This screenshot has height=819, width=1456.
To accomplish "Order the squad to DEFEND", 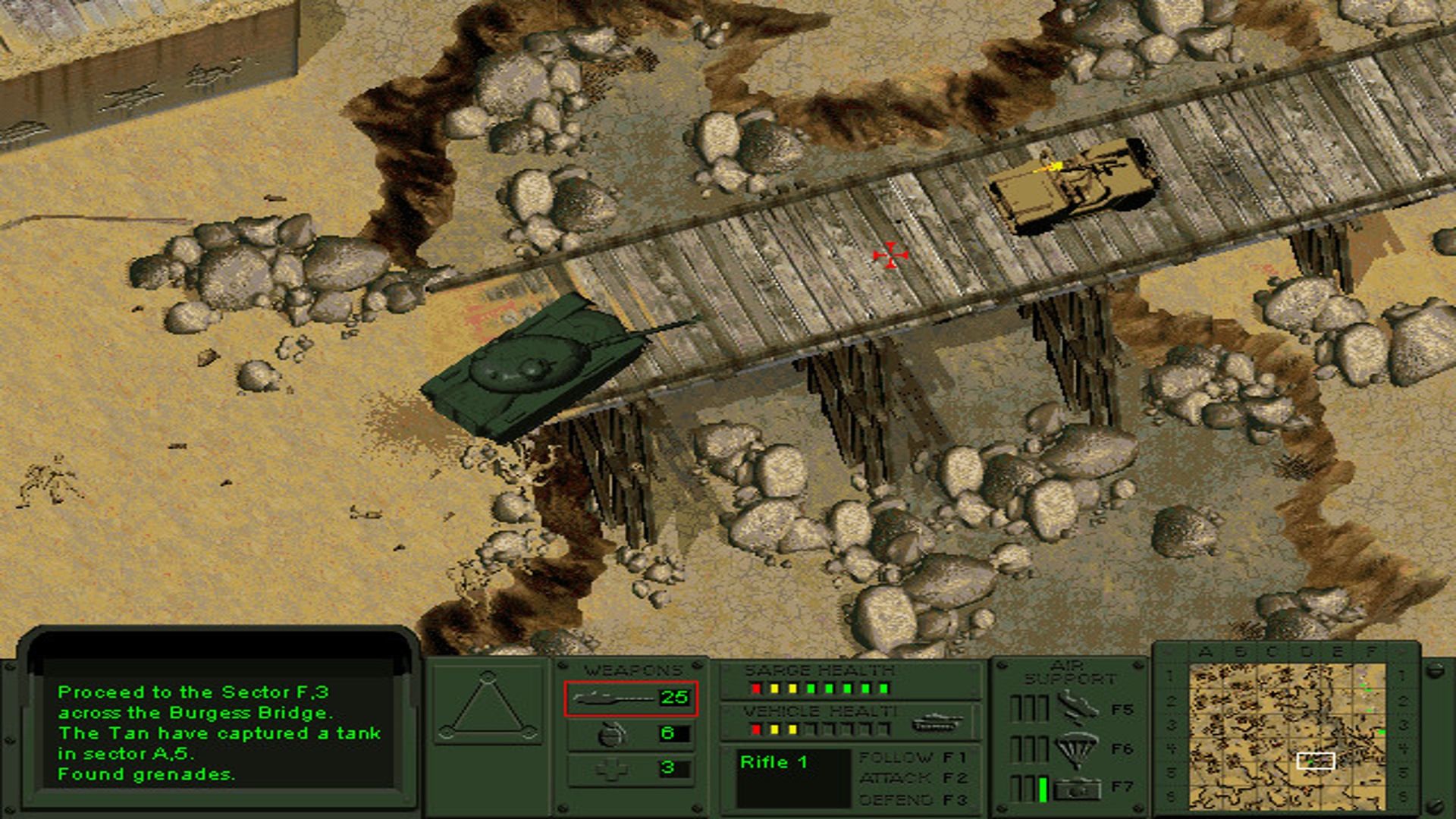I will [x=912, y=799].
